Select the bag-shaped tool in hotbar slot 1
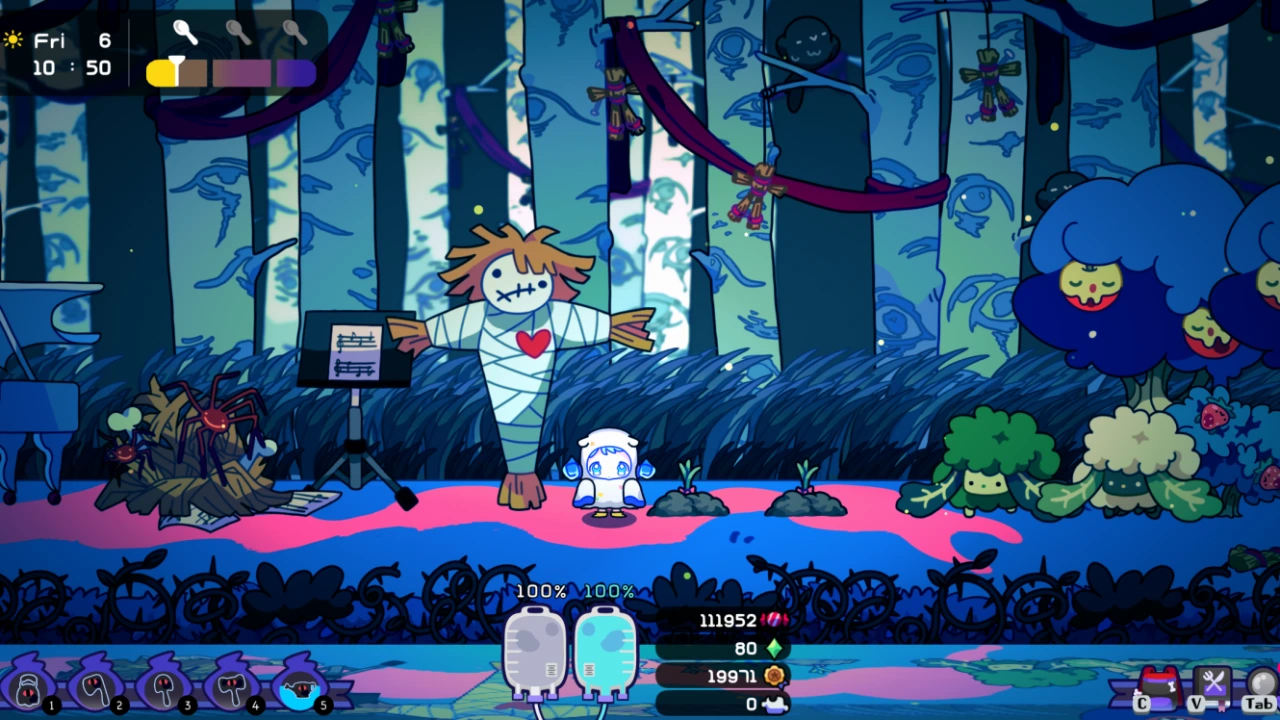Screen dimensions: 1280x720 pyautogui.click(x=29, y=687)
